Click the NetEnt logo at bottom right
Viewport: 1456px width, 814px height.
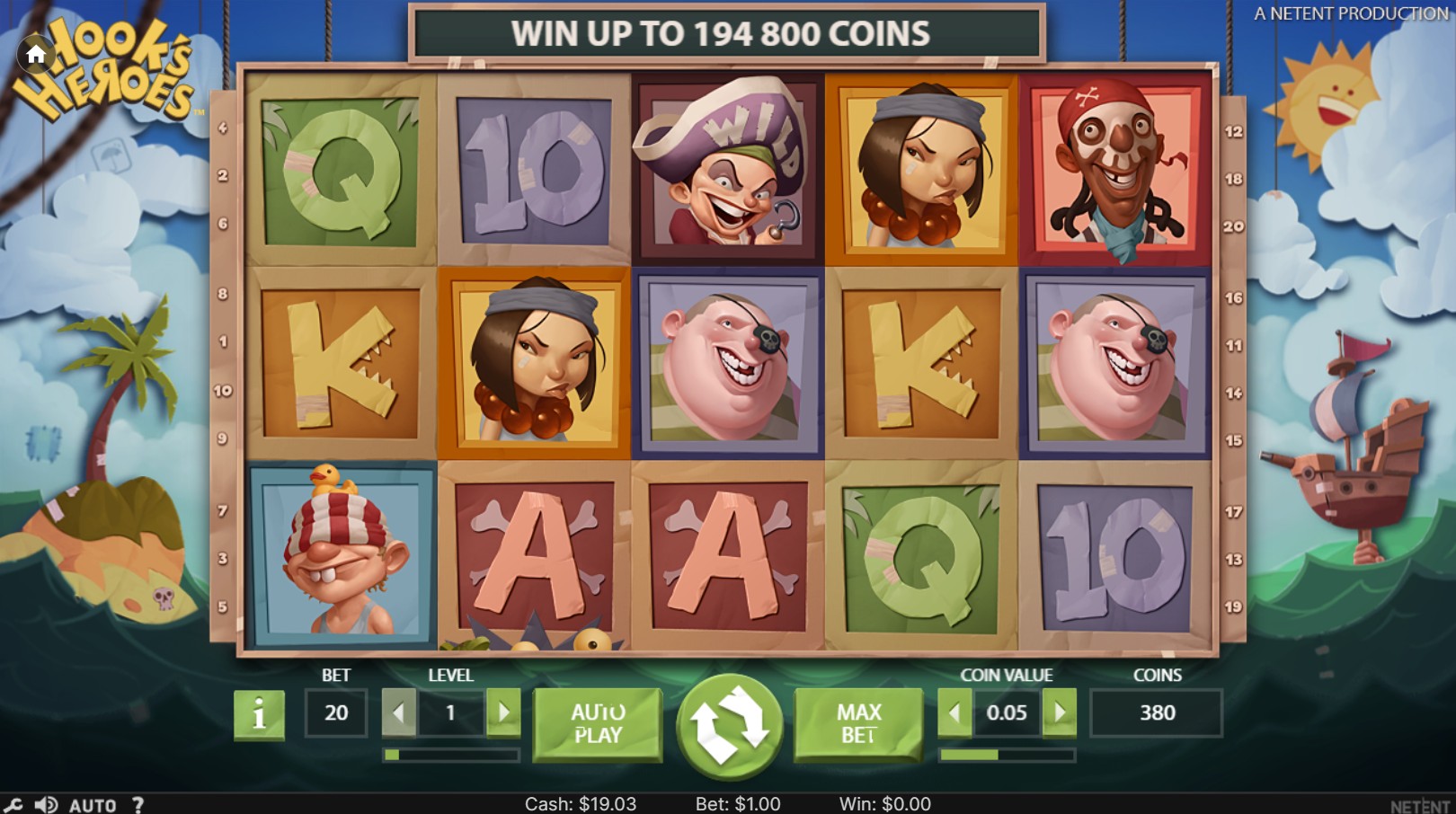point(1423,804)
